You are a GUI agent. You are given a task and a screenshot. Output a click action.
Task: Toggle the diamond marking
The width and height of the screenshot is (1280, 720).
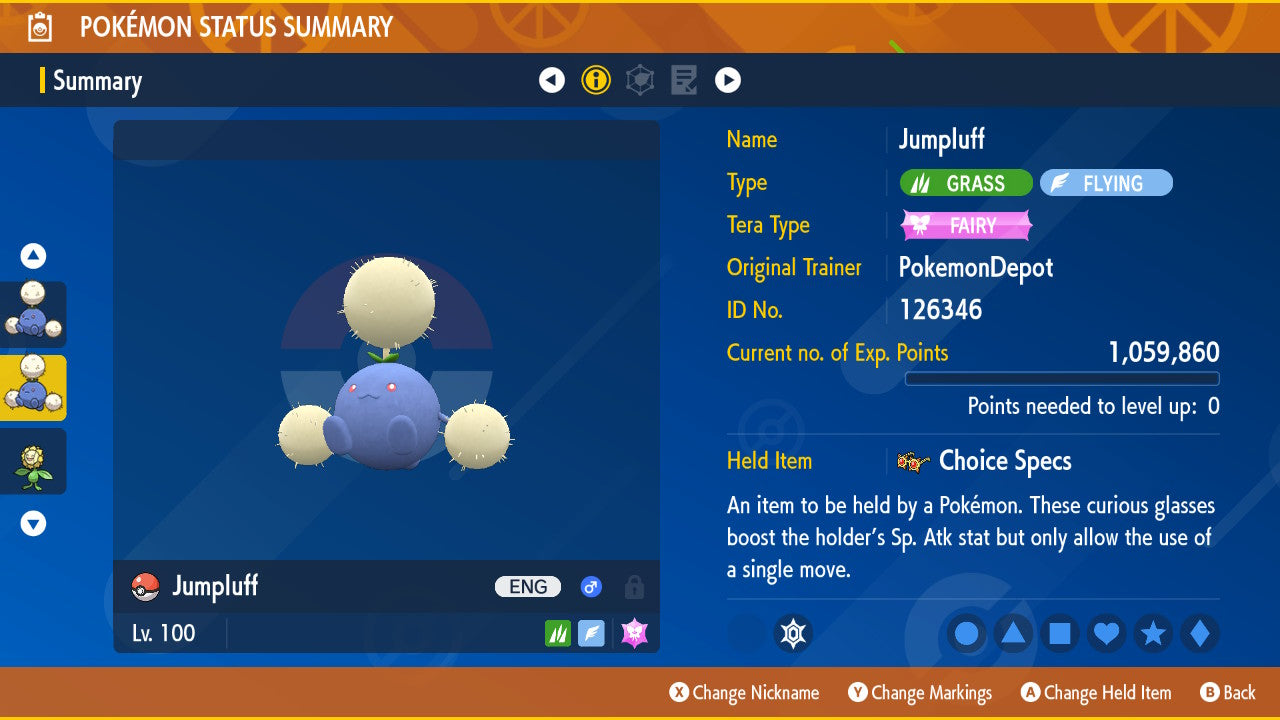click(x=1200, y=634)
